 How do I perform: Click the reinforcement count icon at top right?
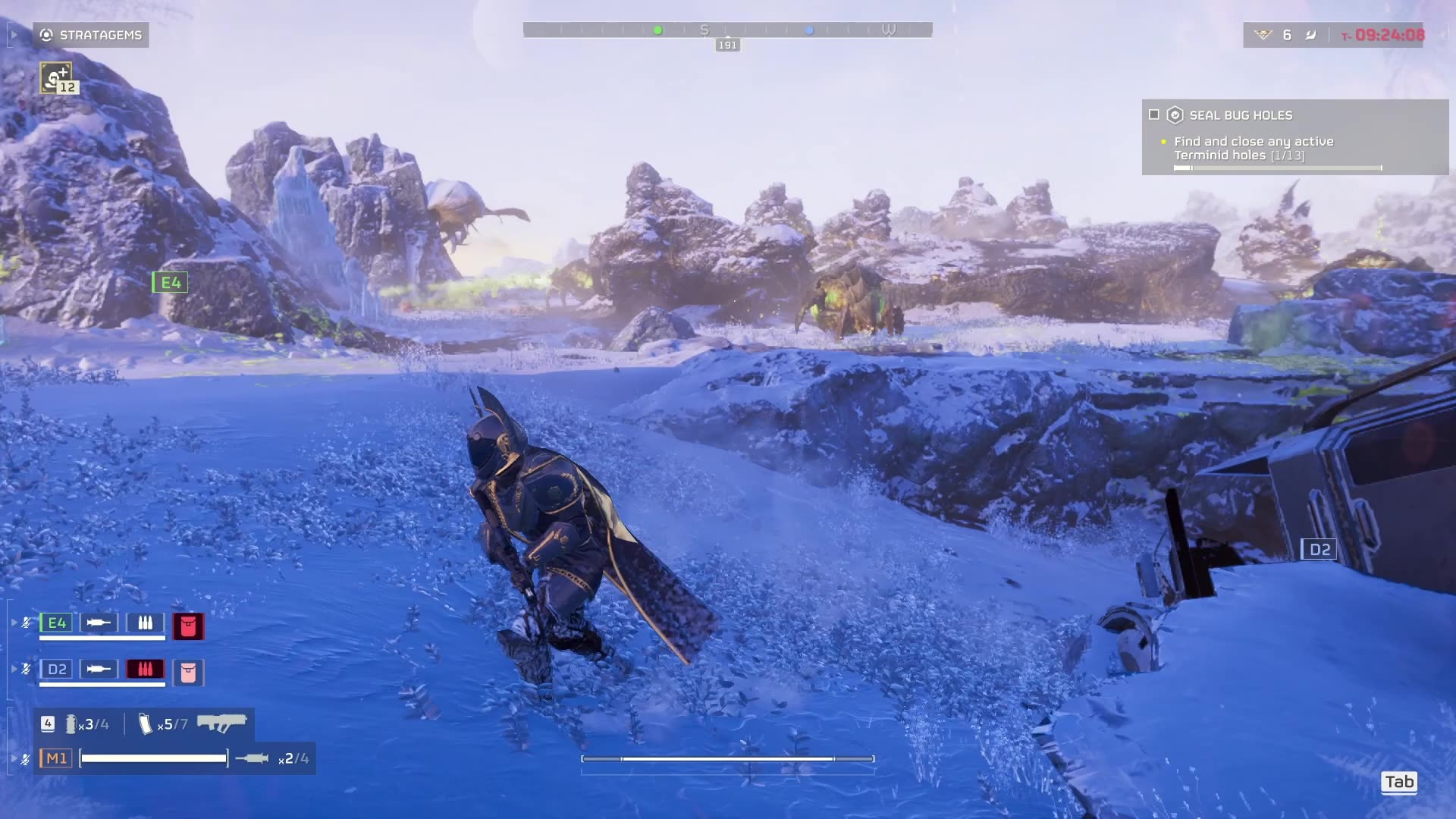(x=1263, y=35)
